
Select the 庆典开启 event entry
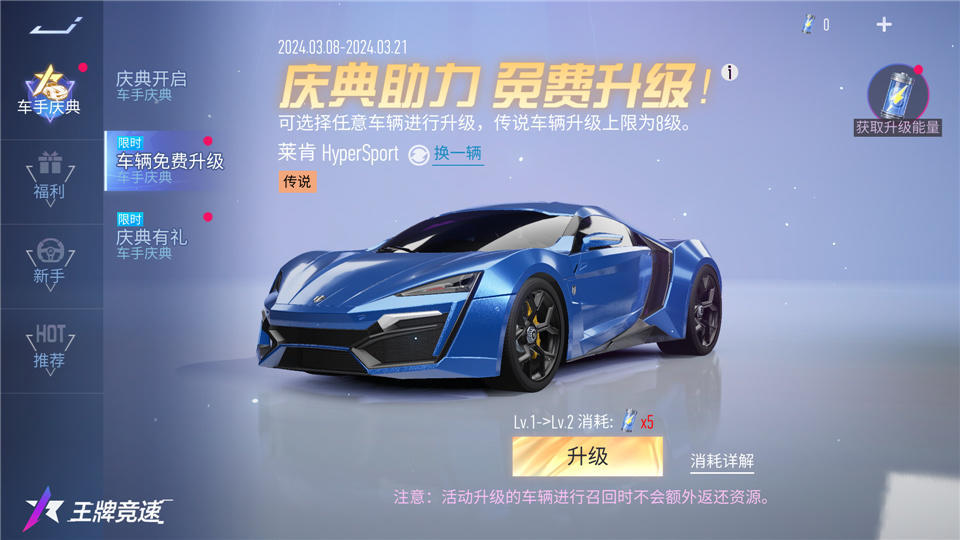click(x=152, y=84)
